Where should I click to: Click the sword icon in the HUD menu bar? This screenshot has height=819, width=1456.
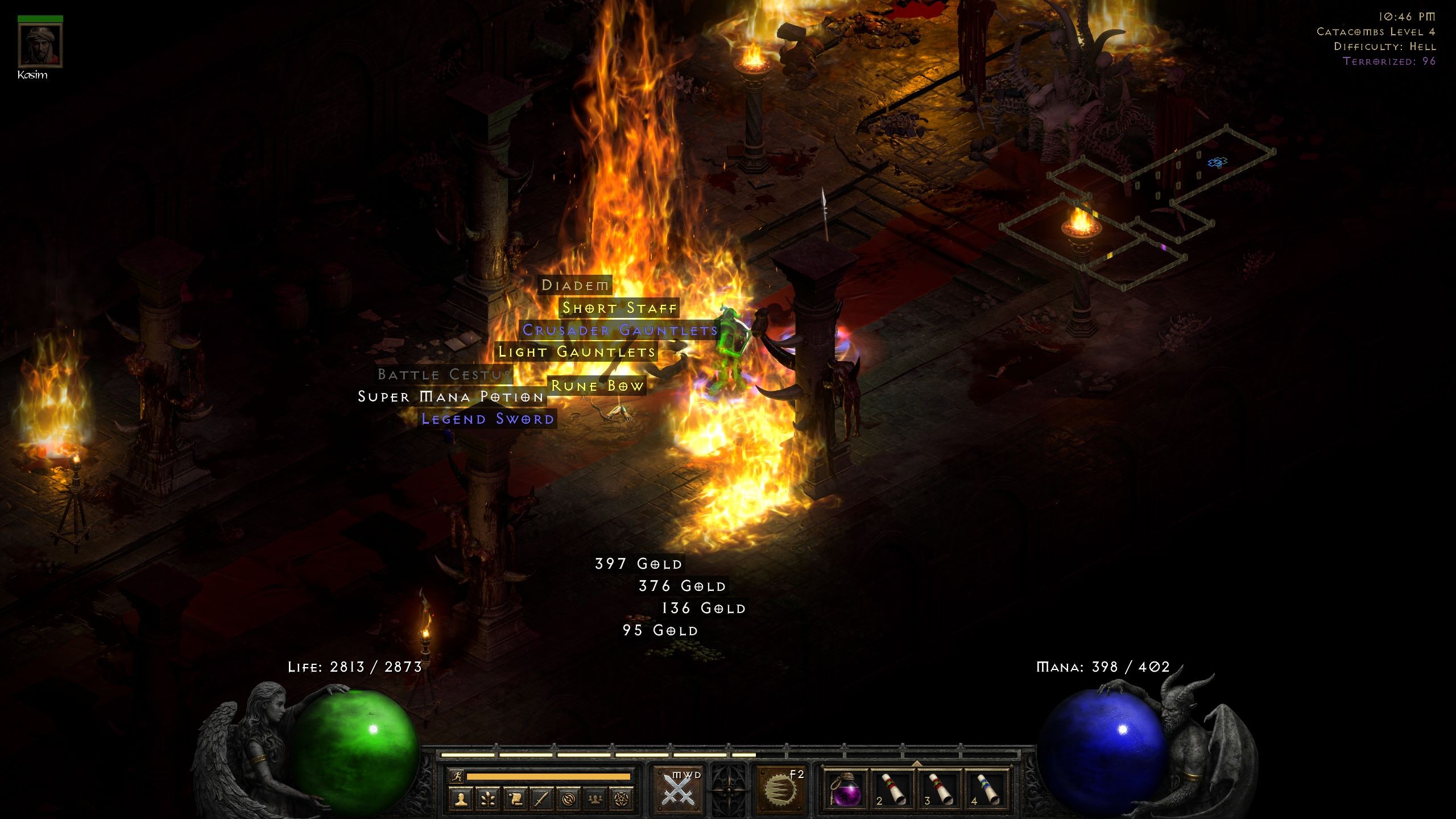click(541, 801)
